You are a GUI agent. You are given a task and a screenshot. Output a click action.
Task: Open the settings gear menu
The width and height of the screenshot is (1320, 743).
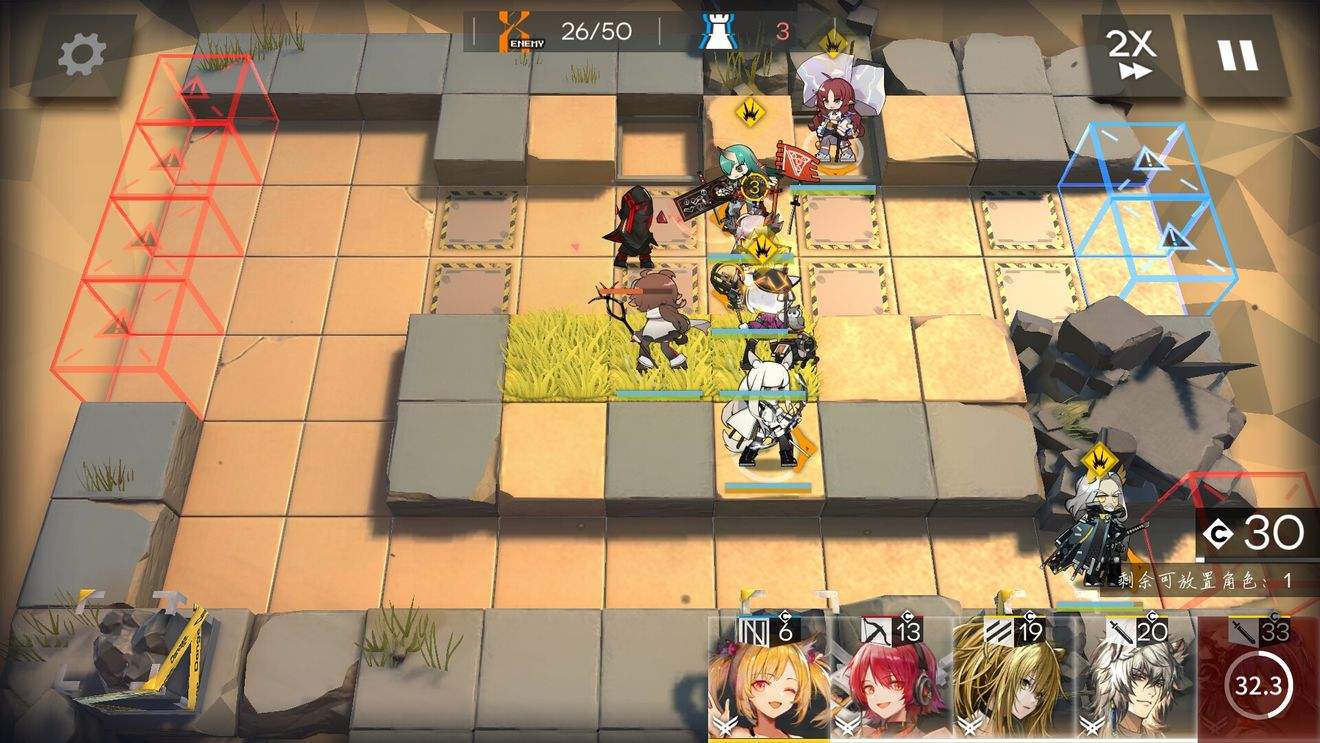tap(82, 56)
